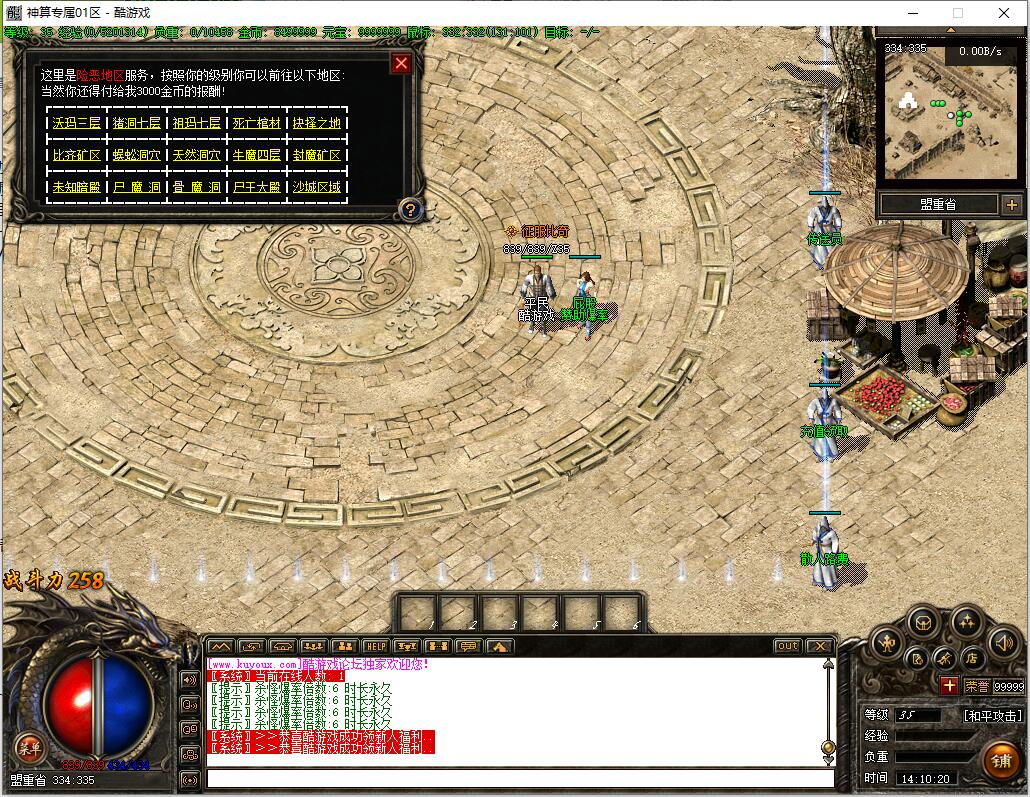This screenshot has width=1030, height=797.
Task: Choose the 猪洞七层 destination
Action: pos(137,123)
